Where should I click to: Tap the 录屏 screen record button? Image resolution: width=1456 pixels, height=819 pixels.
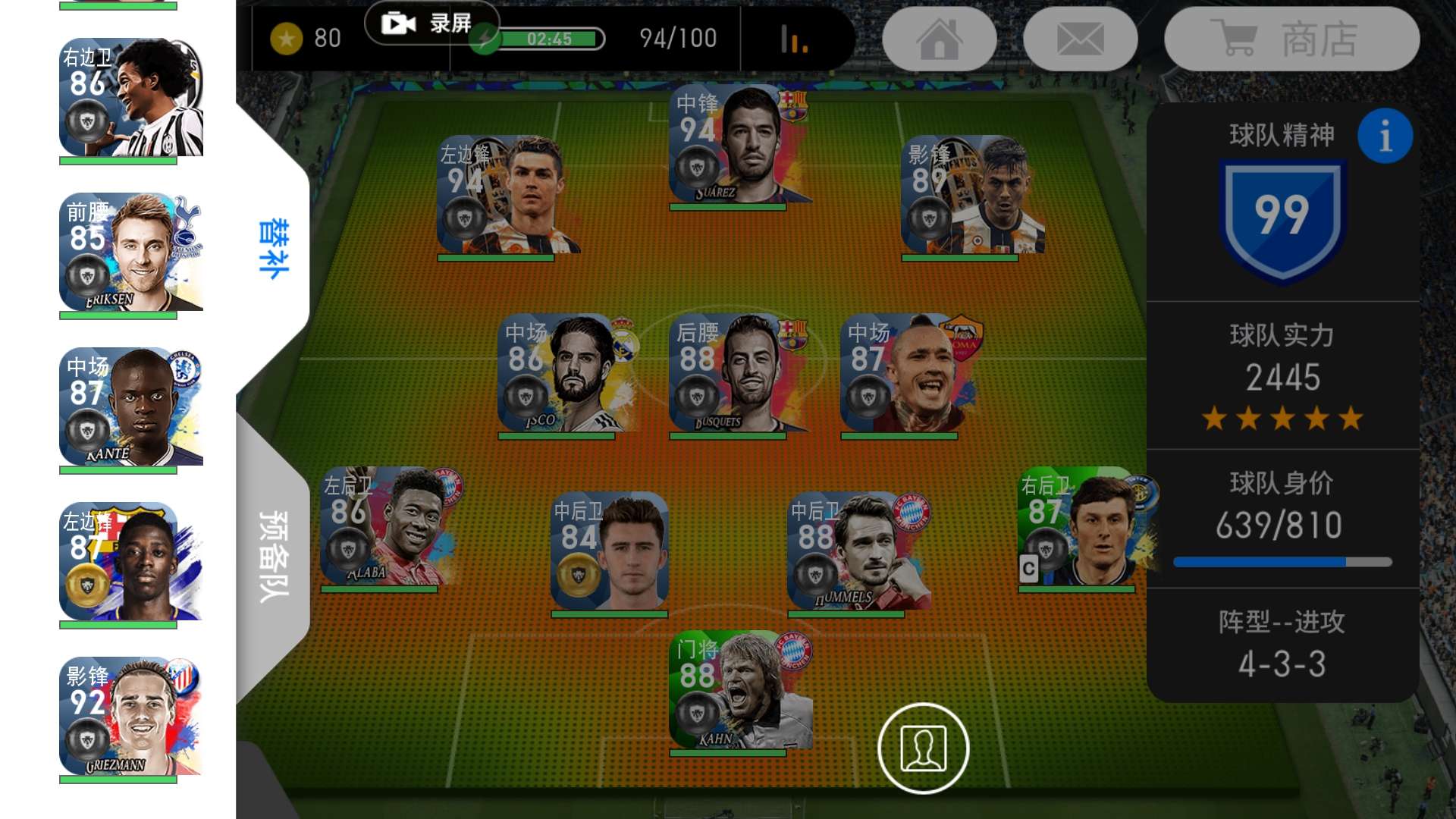tap(431, 24)
